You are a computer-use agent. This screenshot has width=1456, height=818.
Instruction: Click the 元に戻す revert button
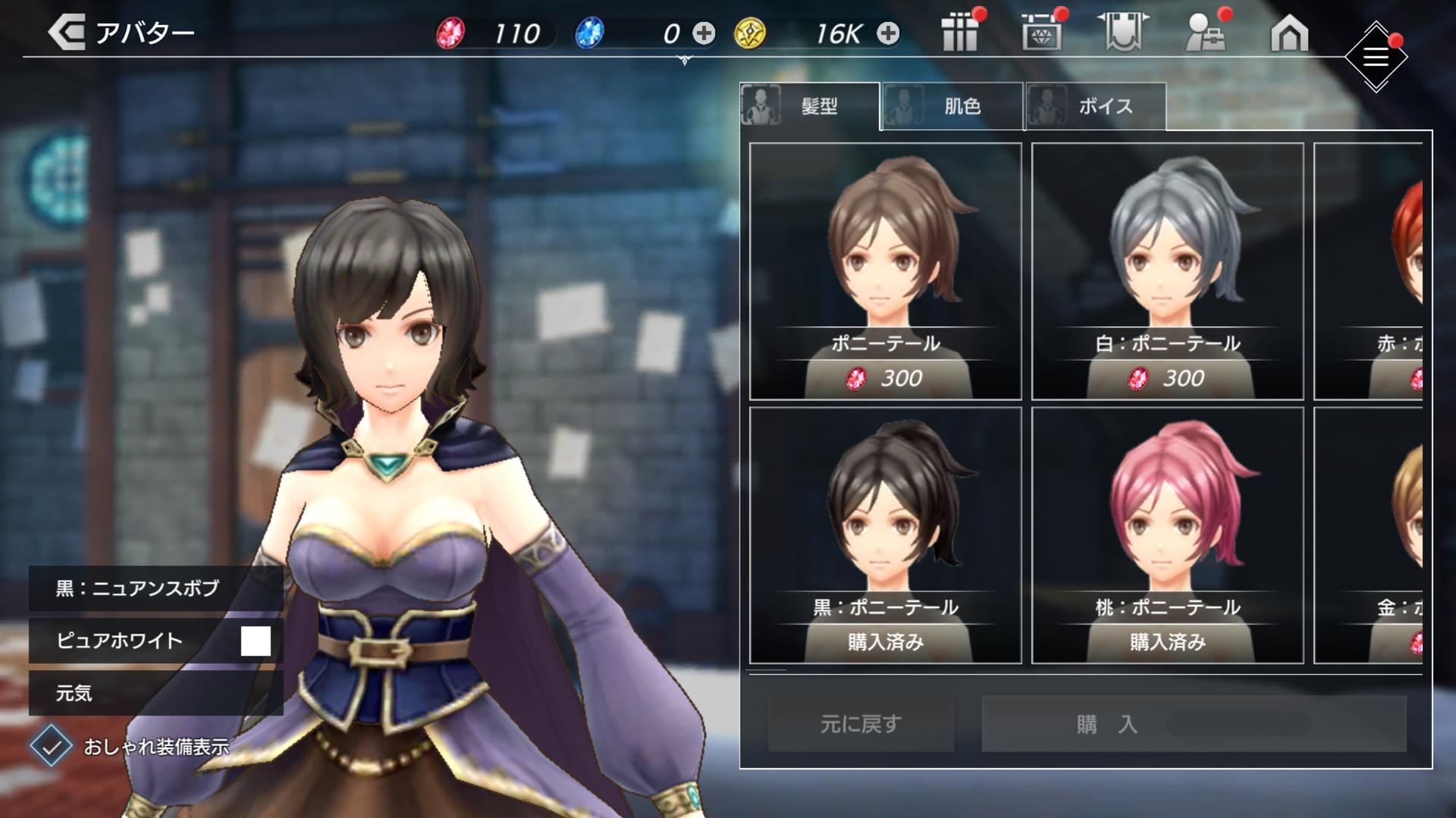pos(861,724)
